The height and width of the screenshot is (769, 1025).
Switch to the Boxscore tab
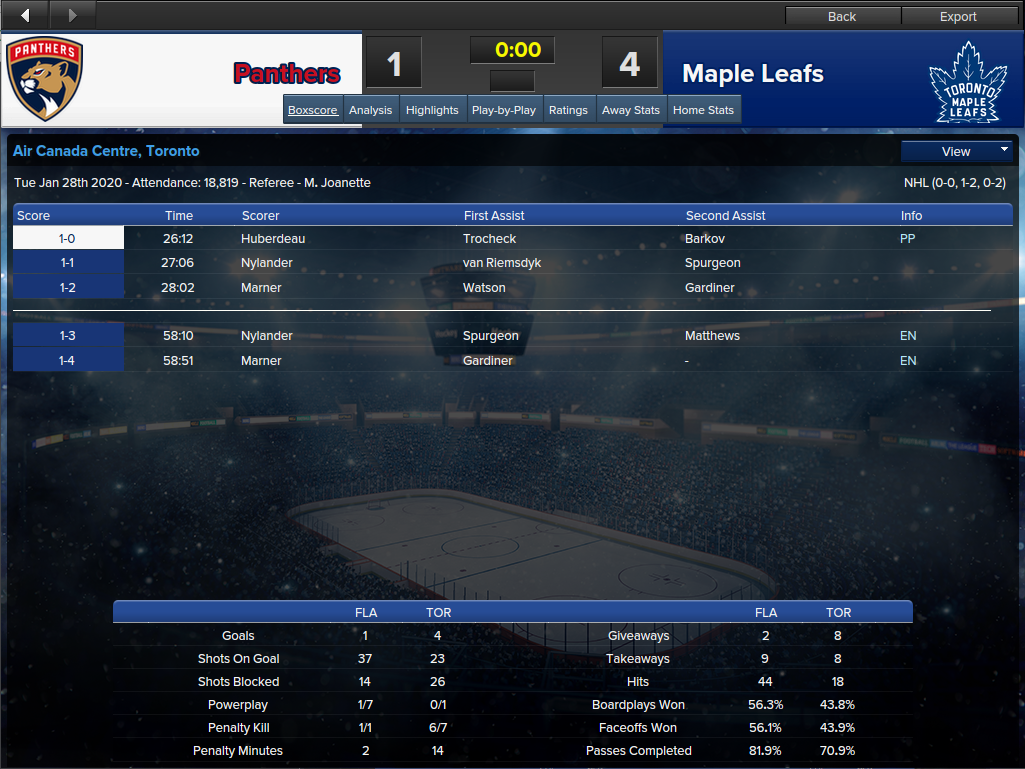(313, 110)
